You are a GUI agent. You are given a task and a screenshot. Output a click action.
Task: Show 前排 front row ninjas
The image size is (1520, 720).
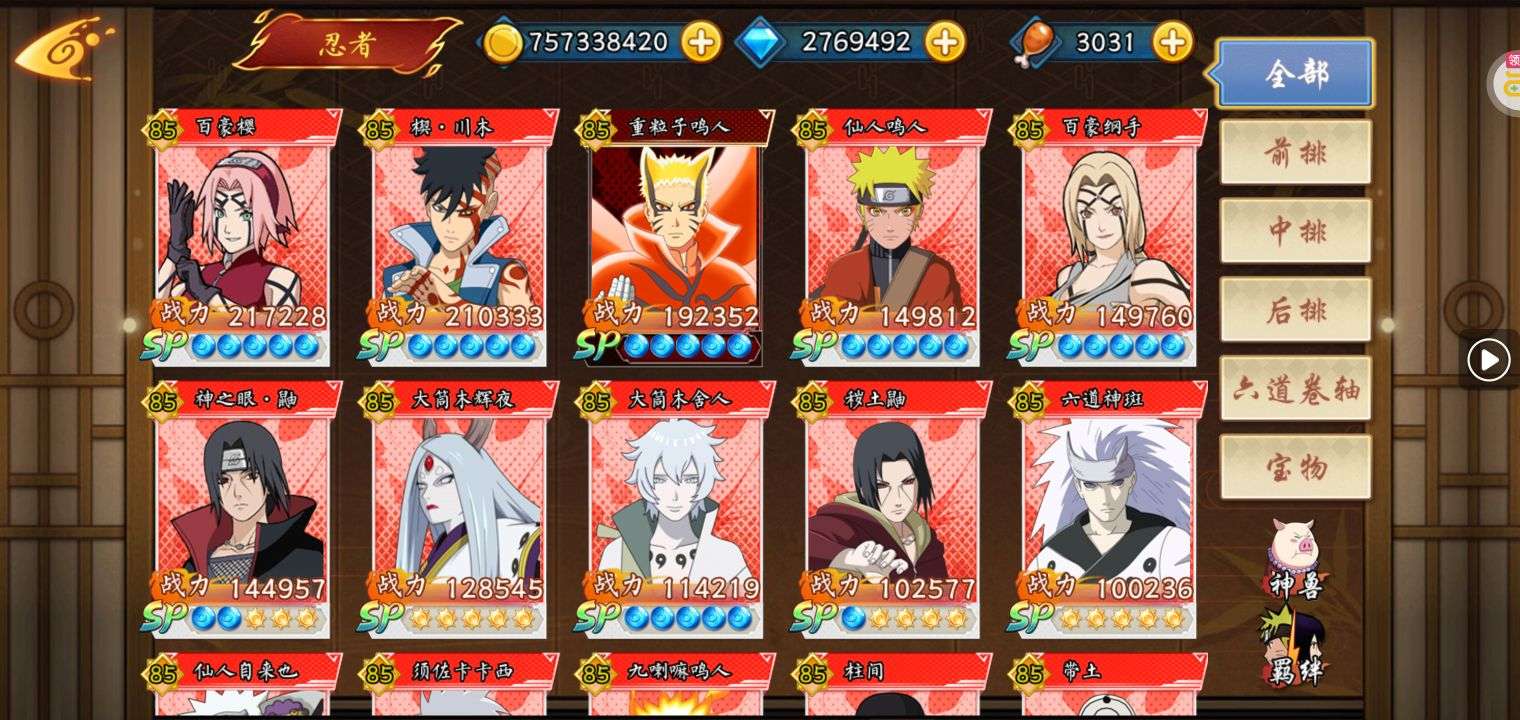tap(1295, 152)
